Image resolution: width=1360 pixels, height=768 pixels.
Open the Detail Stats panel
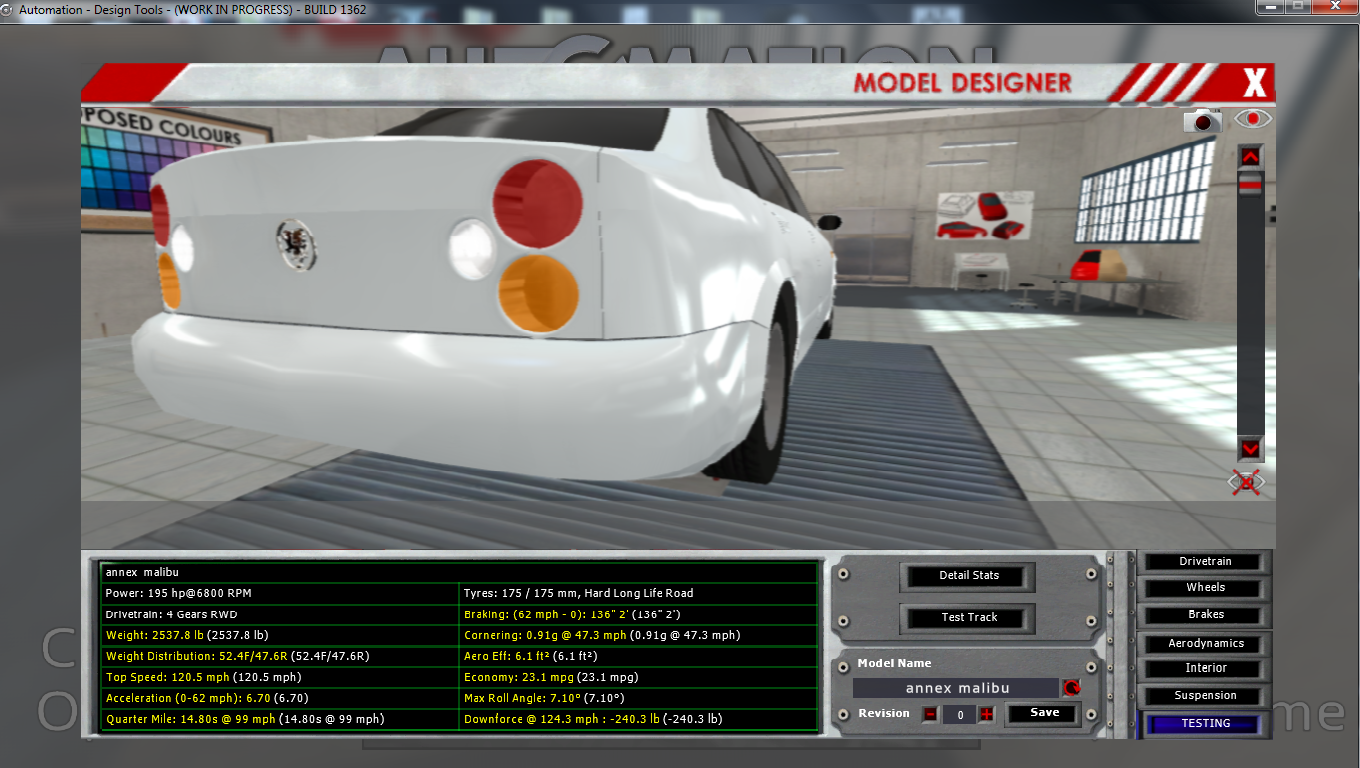pyautogui.click(x=968, y=575)
